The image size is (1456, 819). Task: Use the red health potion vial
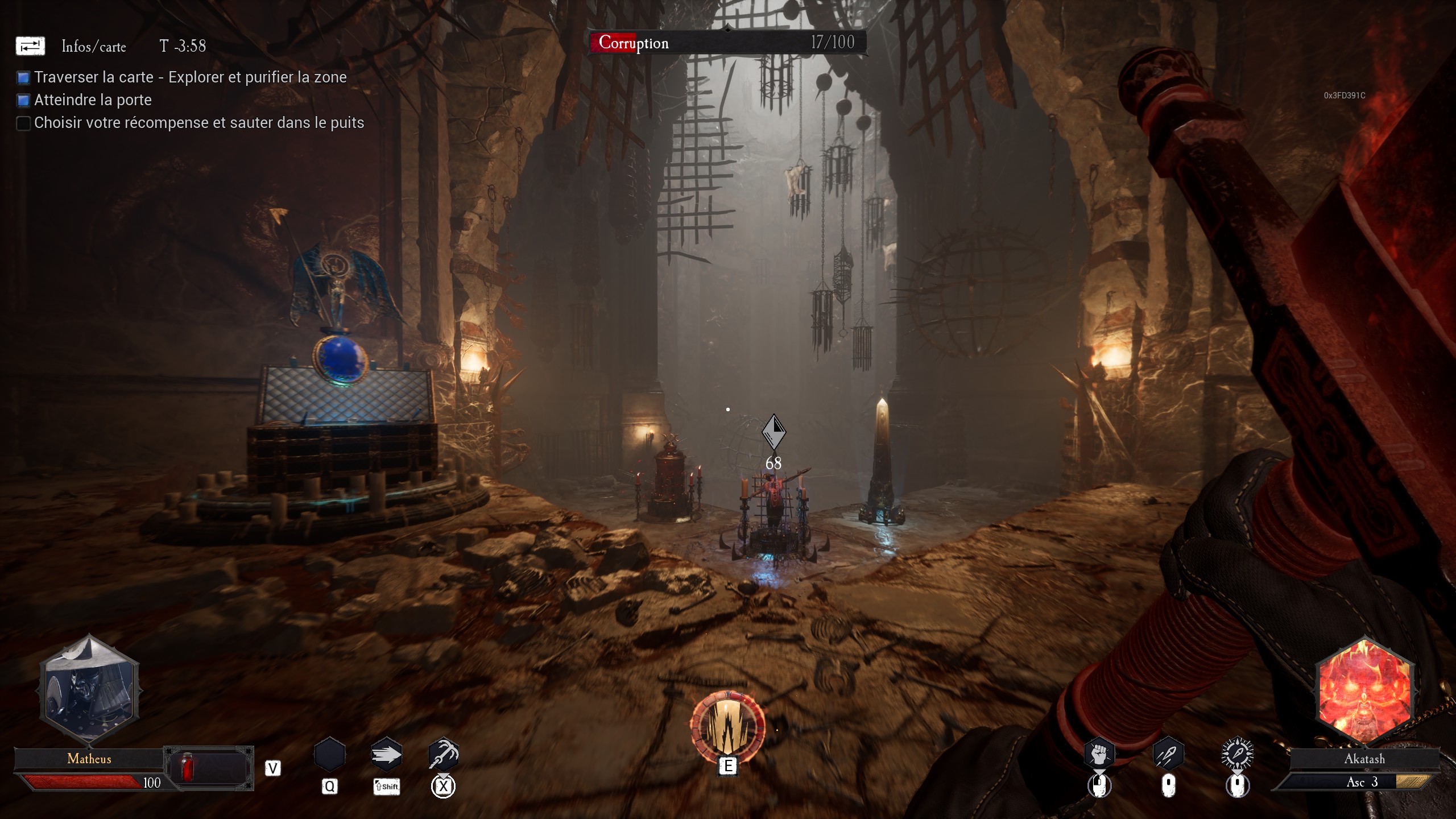pyautogui.click(x=188, y=767)
